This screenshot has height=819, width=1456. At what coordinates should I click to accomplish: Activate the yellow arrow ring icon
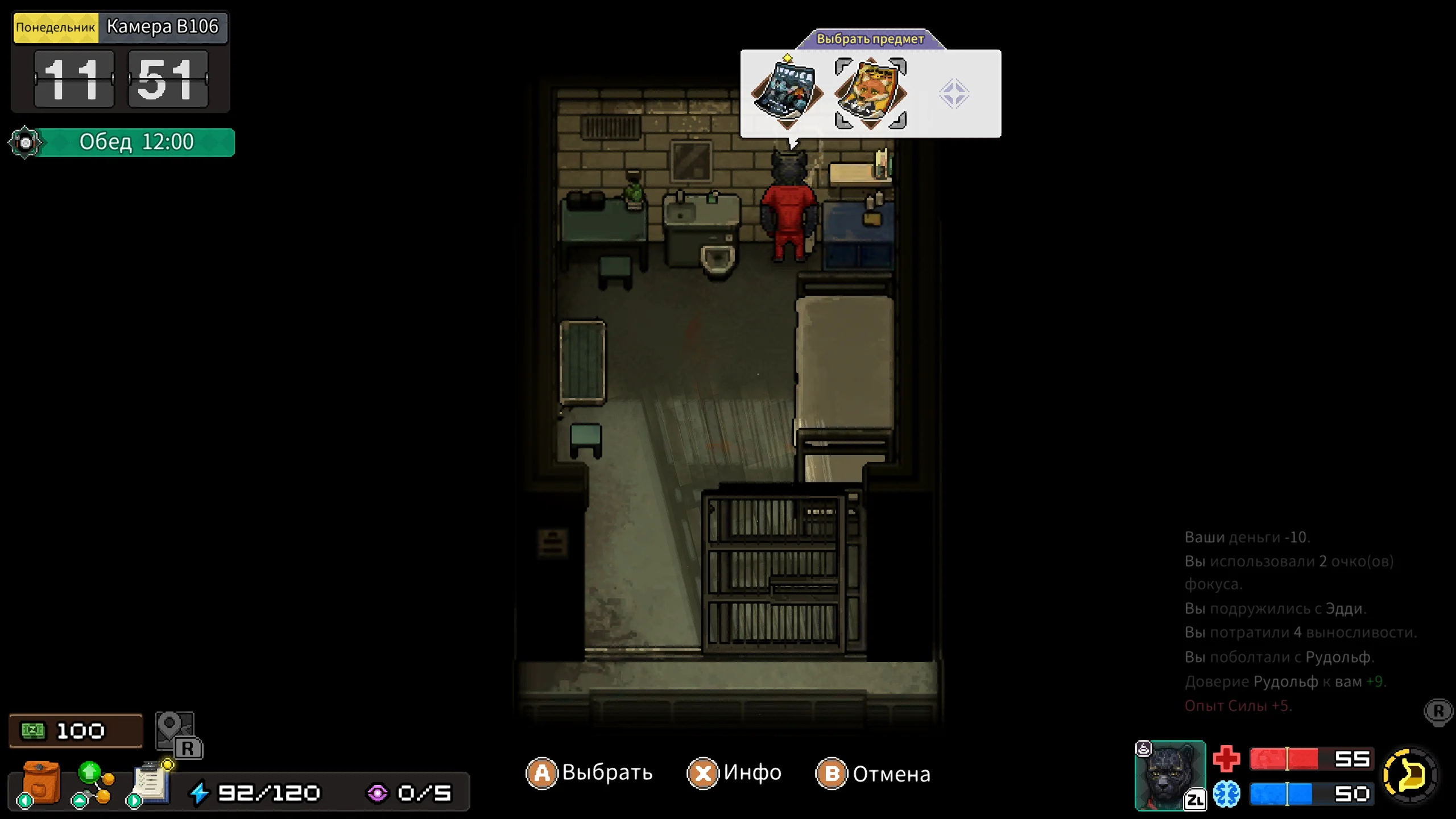click(x=1409, y=775)
